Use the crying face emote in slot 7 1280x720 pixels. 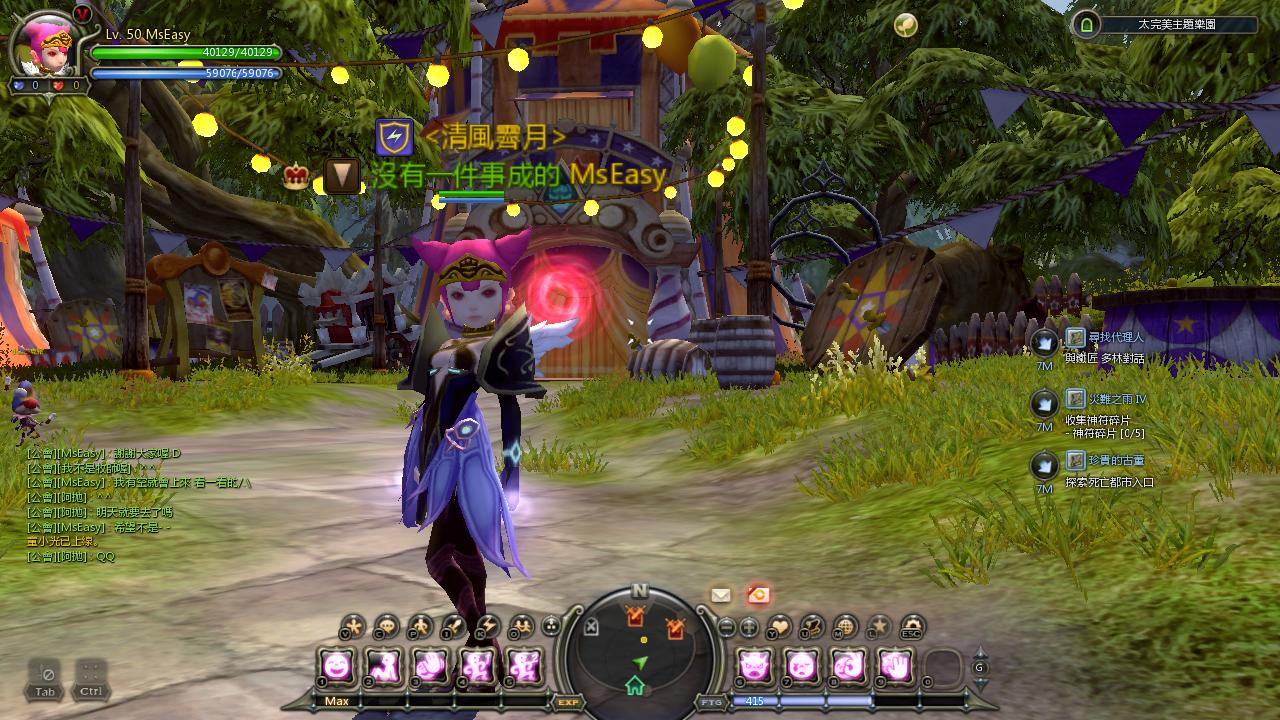802,665
